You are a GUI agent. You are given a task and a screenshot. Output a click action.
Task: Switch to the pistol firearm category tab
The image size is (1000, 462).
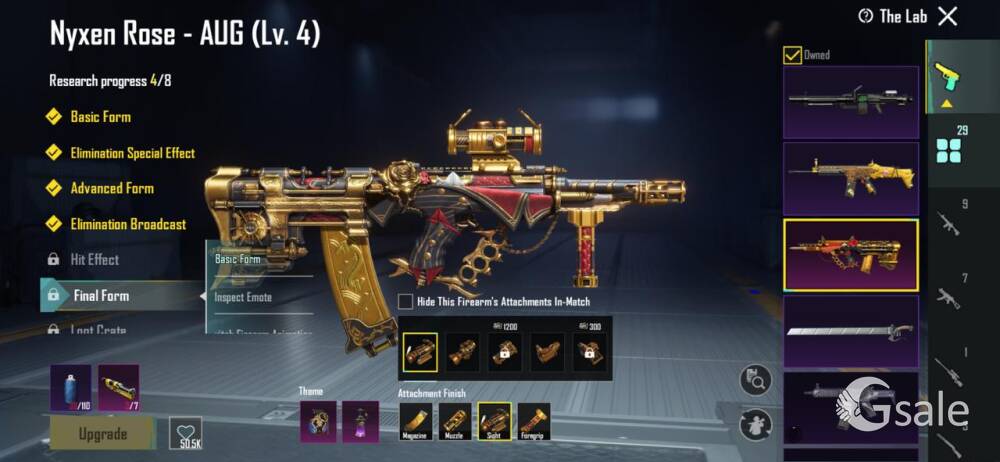(x=943, y=76)
